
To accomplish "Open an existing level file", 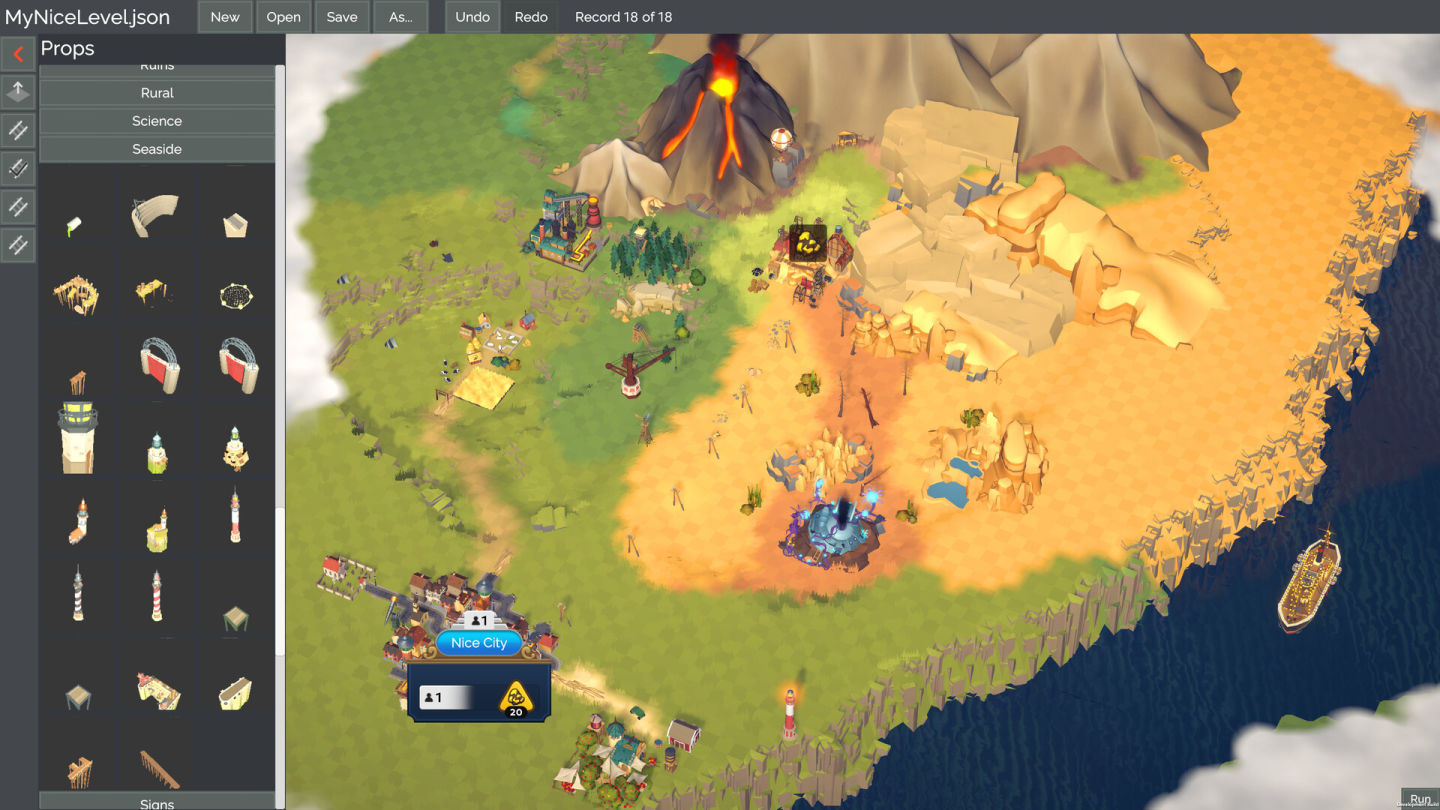I will point(283,17).
